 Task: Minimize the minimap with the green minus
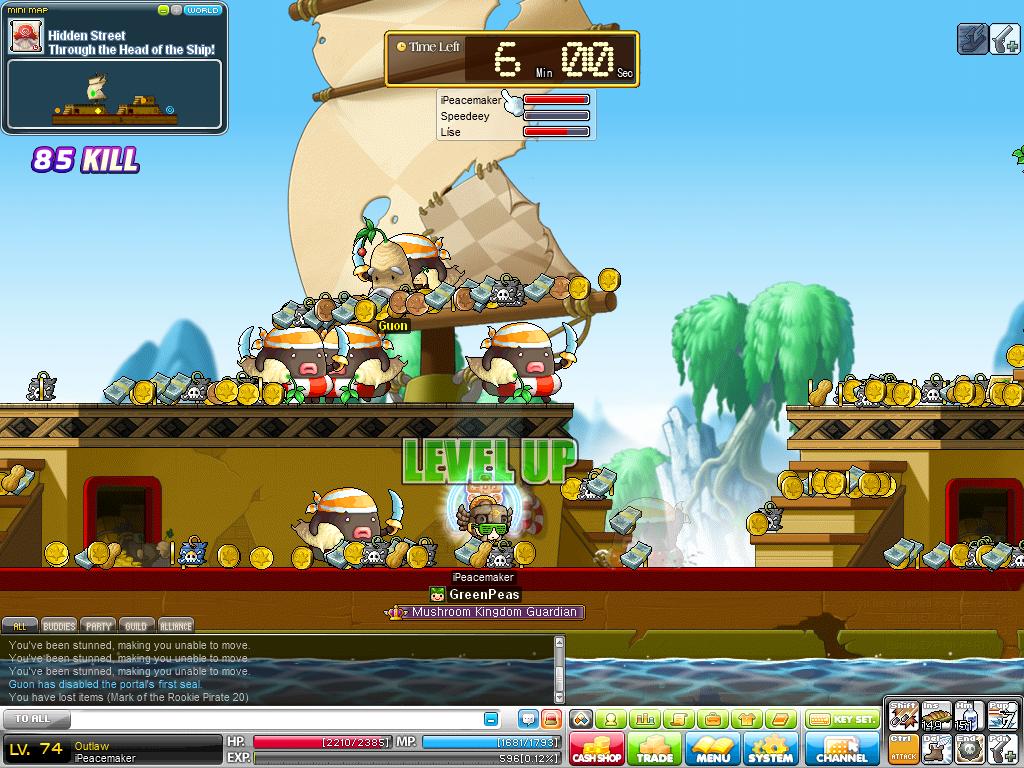point(163,10)
